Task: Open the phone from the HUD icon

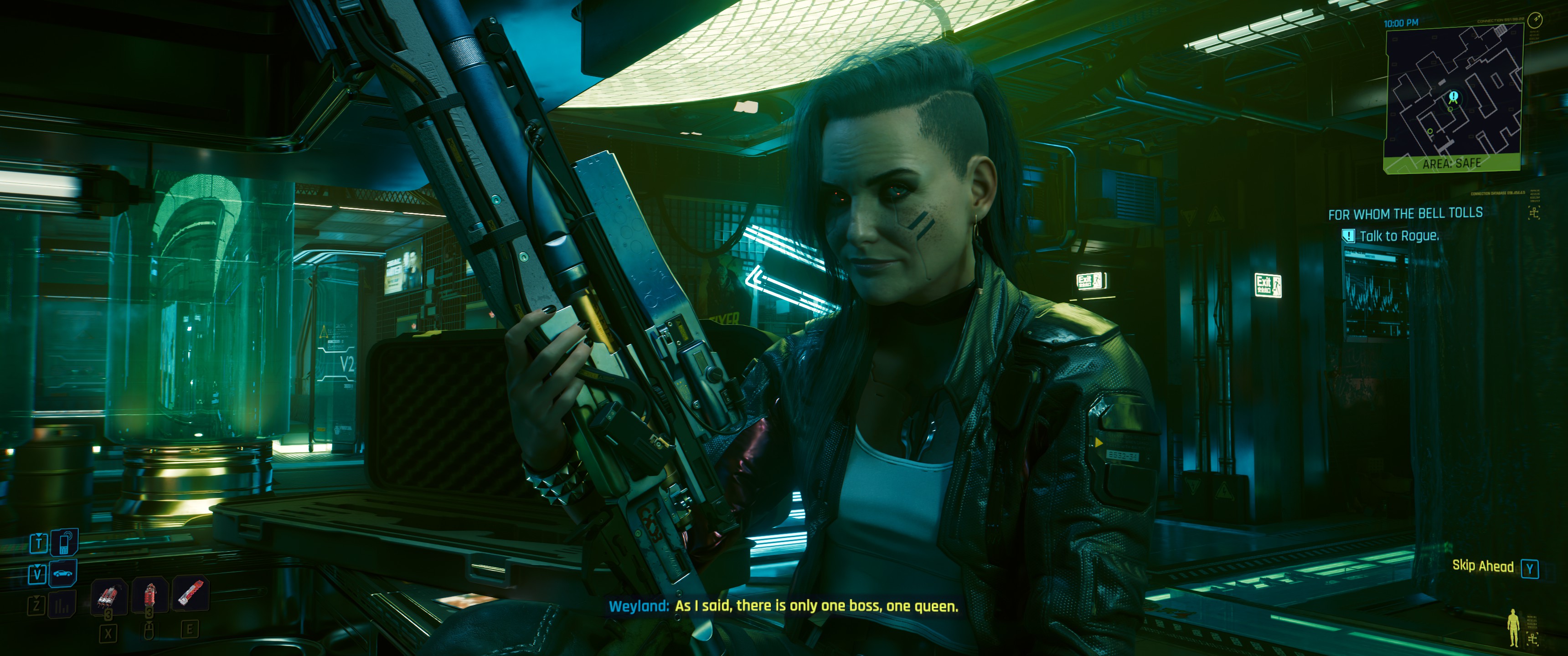Action: point(63,542)
